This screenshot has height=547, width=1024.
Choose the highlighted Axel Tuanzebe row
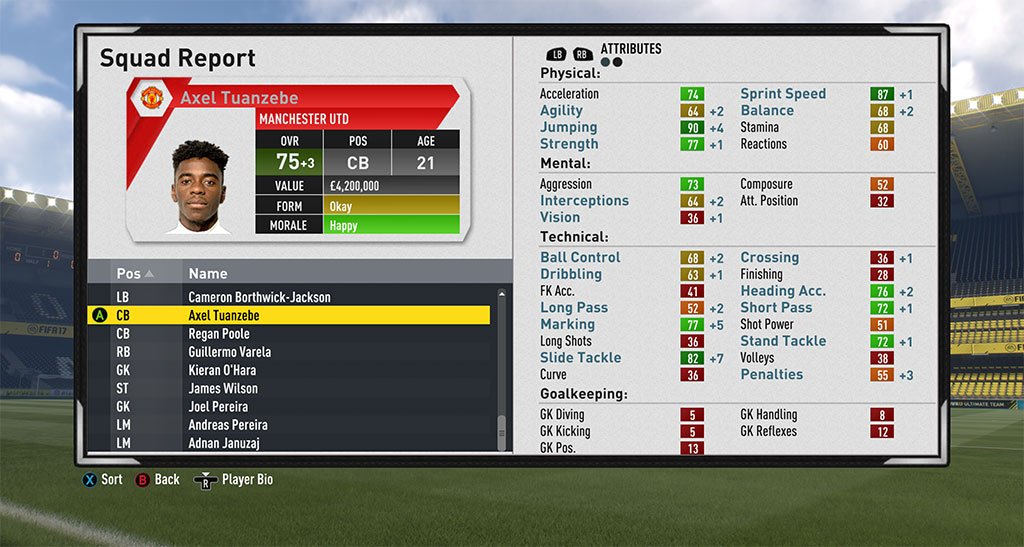290,315
